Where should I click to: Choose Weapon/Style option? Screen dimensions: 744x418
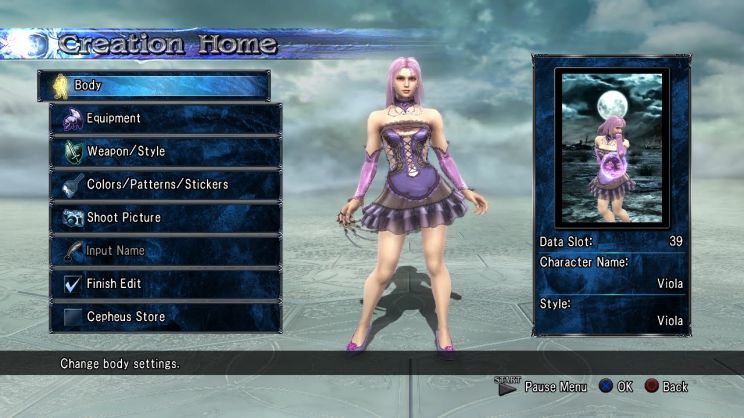(165, 152)
